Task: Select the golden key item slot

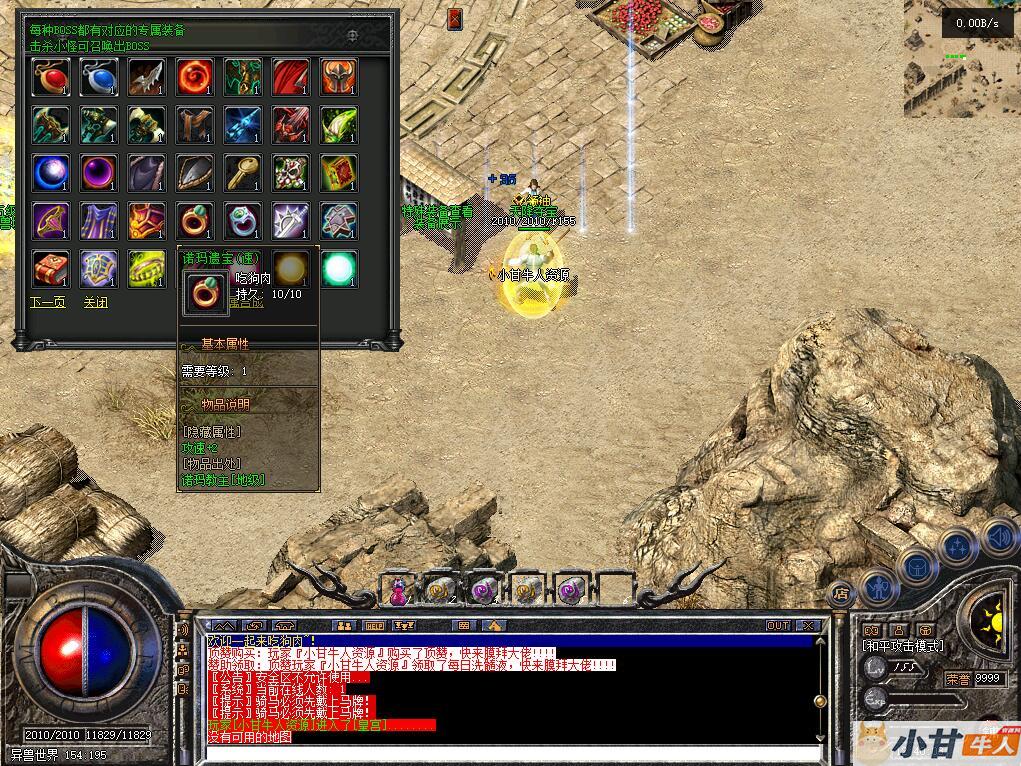Action: [243, 173]
